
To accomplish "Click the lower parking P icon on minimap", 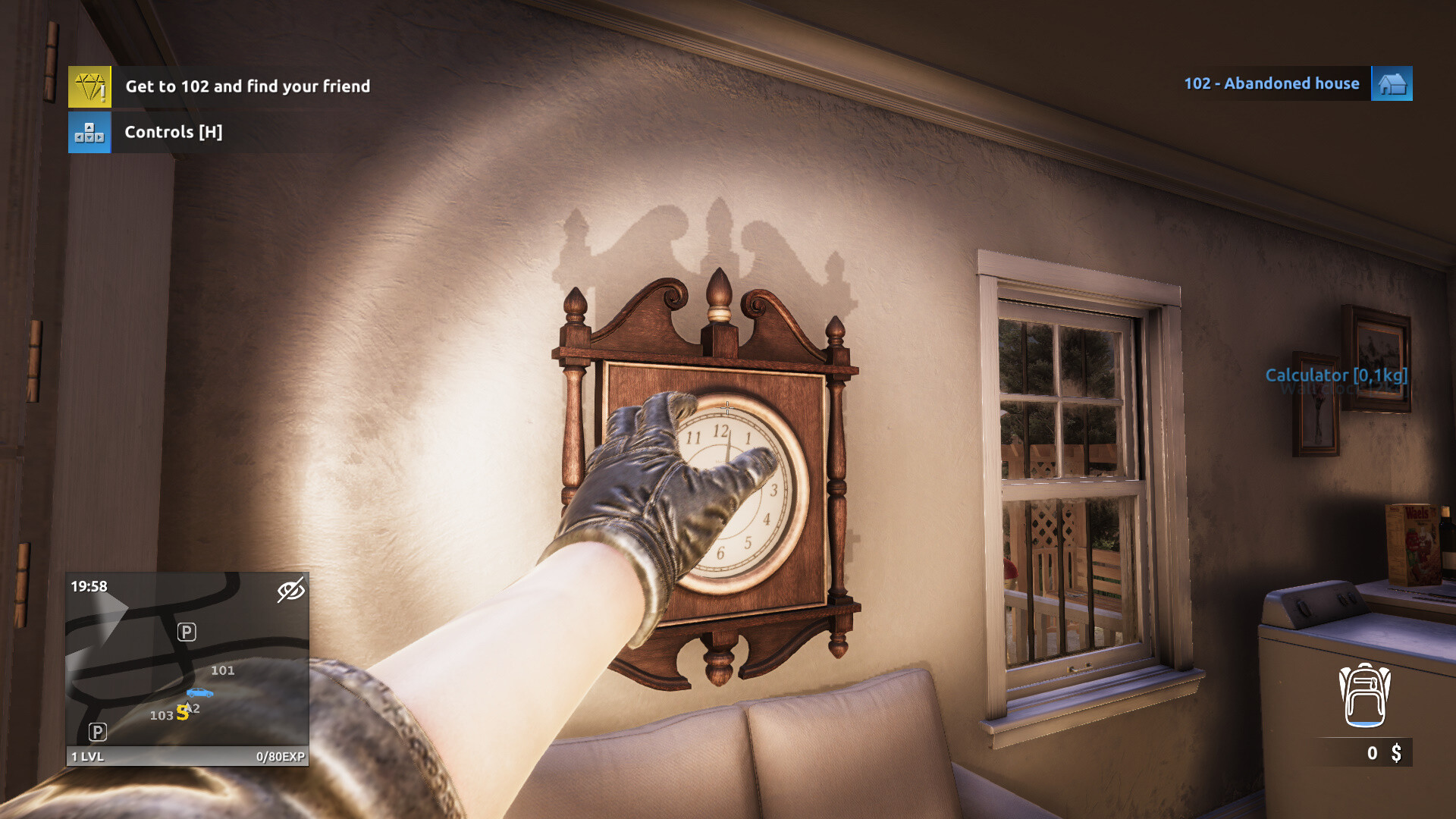I will tap(97, 732).
